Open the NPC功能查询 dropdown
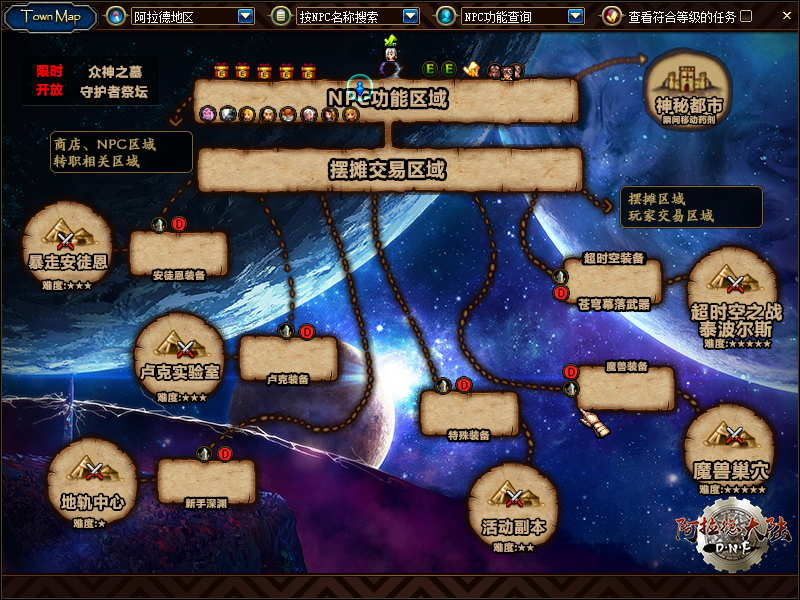The height and width of the screenshot is (600, 800). point(575,16)
